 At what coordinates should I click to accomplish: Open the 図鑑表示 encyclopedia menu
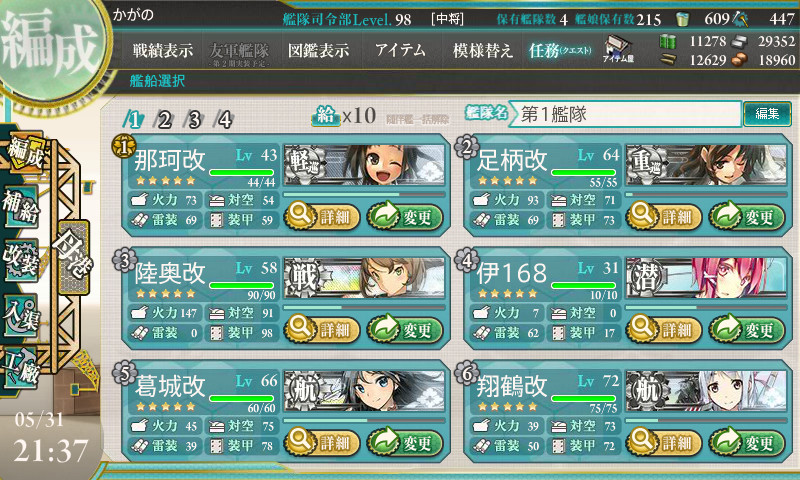[x=318, y=50]
